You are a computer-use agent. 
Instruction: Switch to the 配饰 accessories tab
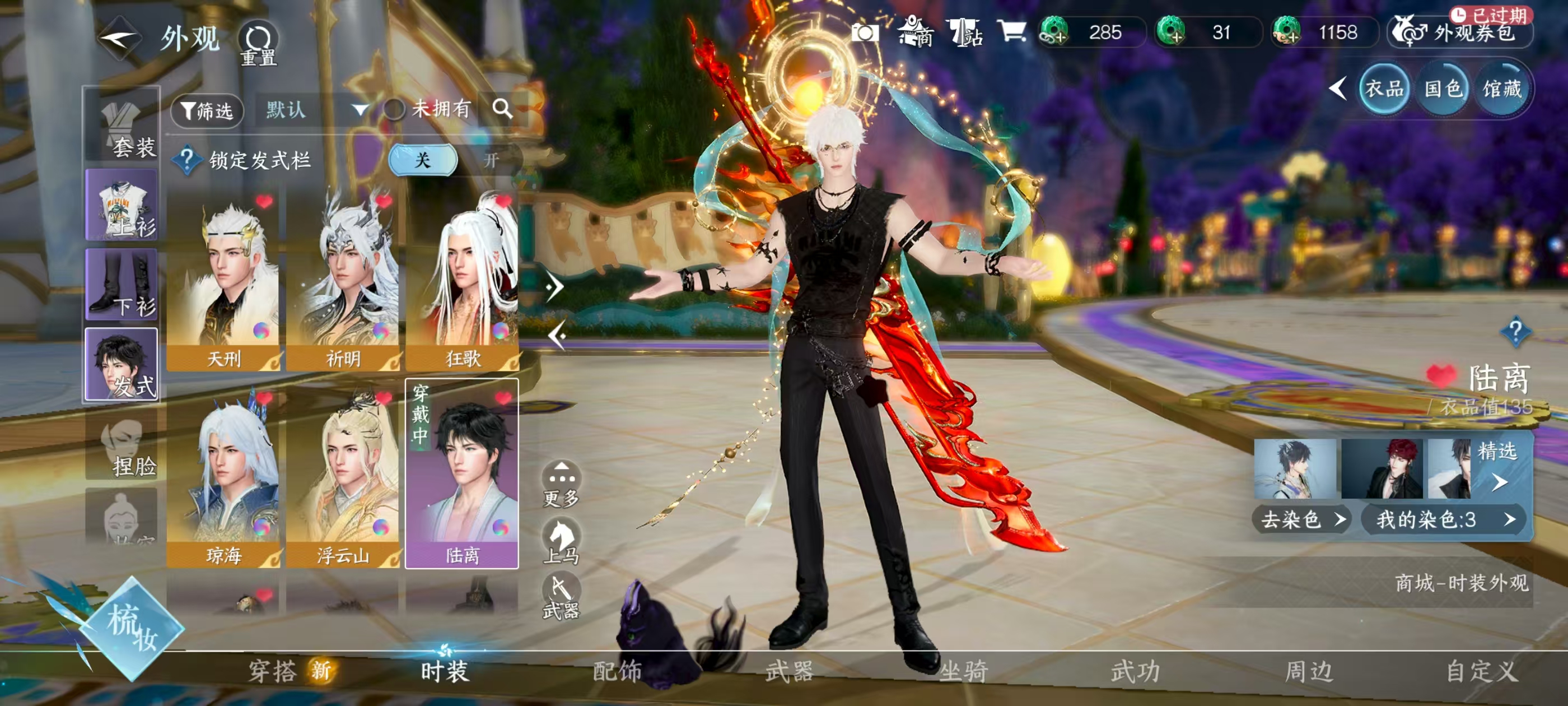(617, 671)
